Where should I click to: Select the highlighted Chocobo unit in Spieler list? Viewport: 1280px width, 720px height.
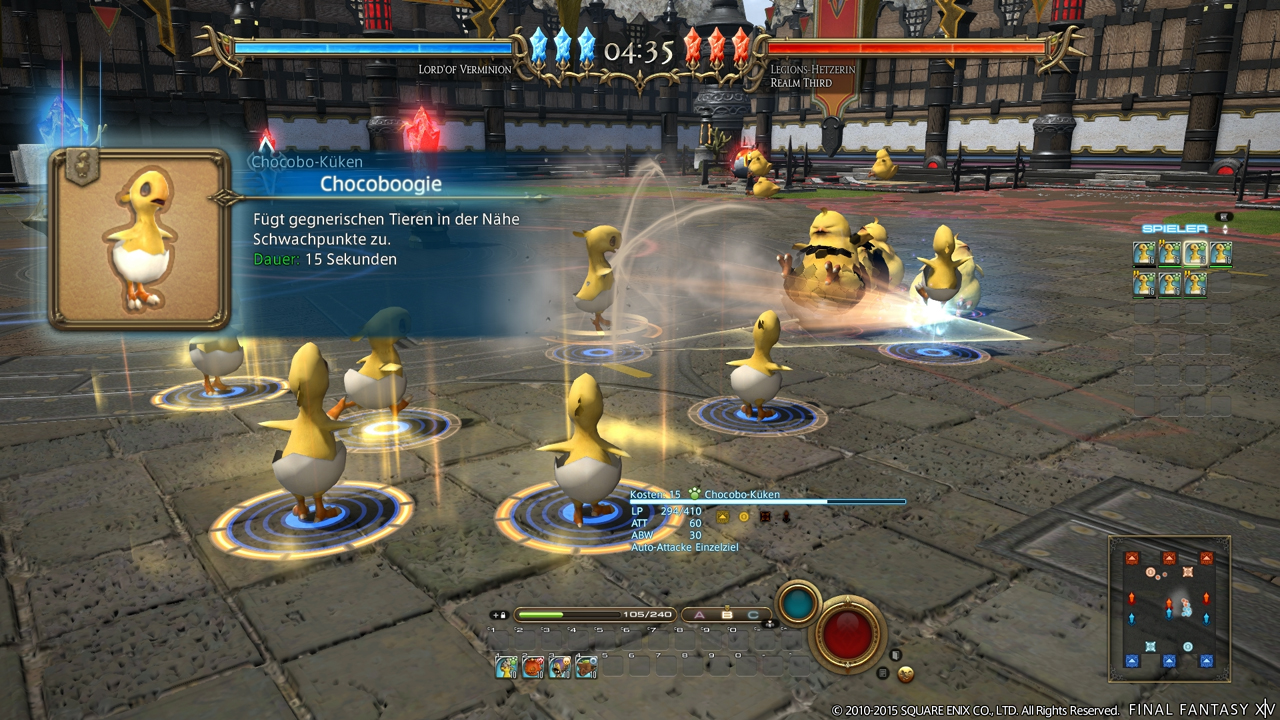pos(1196,254)
